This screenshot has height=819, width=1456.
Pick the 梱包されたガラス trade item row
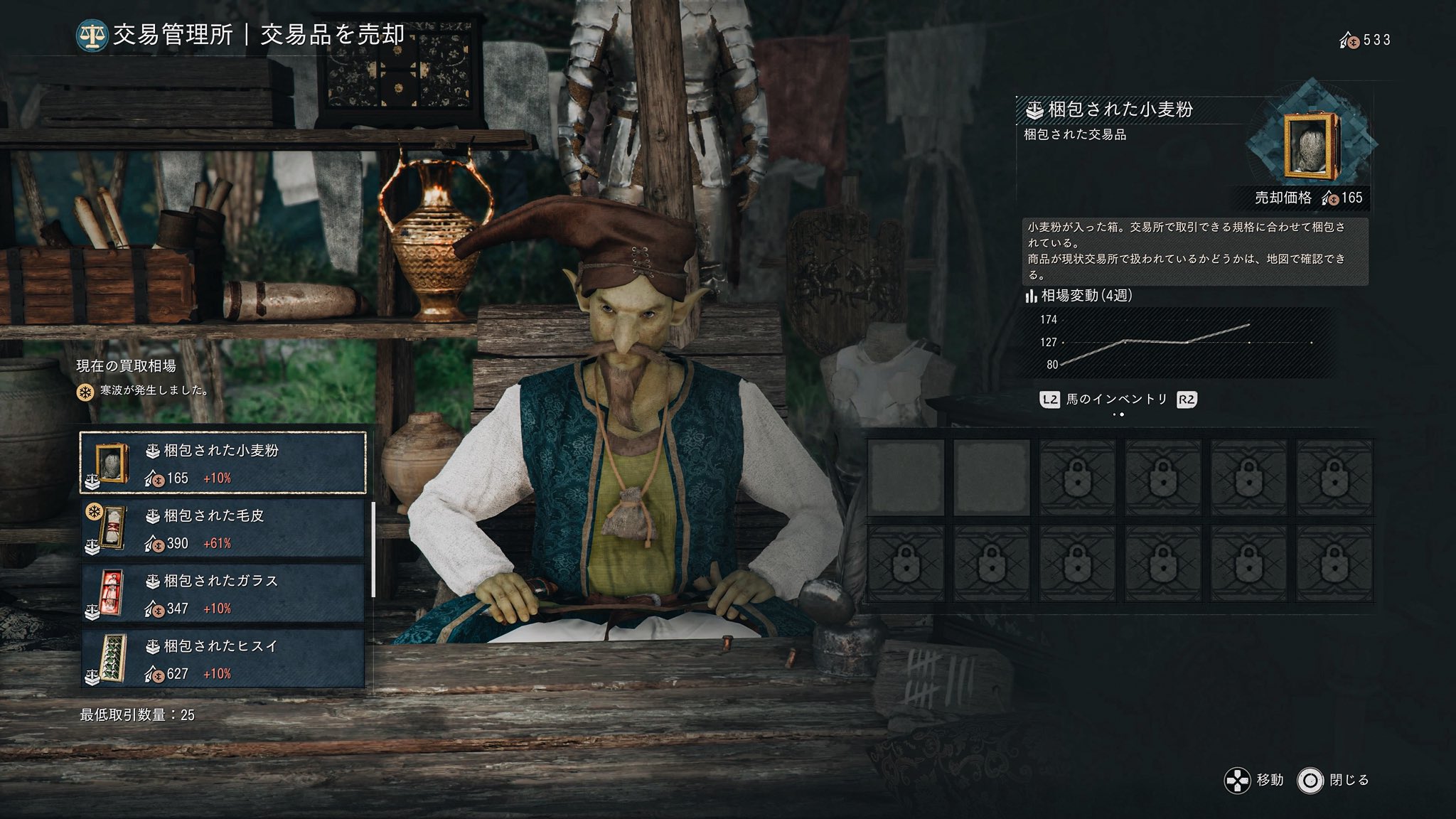[223, 594]
